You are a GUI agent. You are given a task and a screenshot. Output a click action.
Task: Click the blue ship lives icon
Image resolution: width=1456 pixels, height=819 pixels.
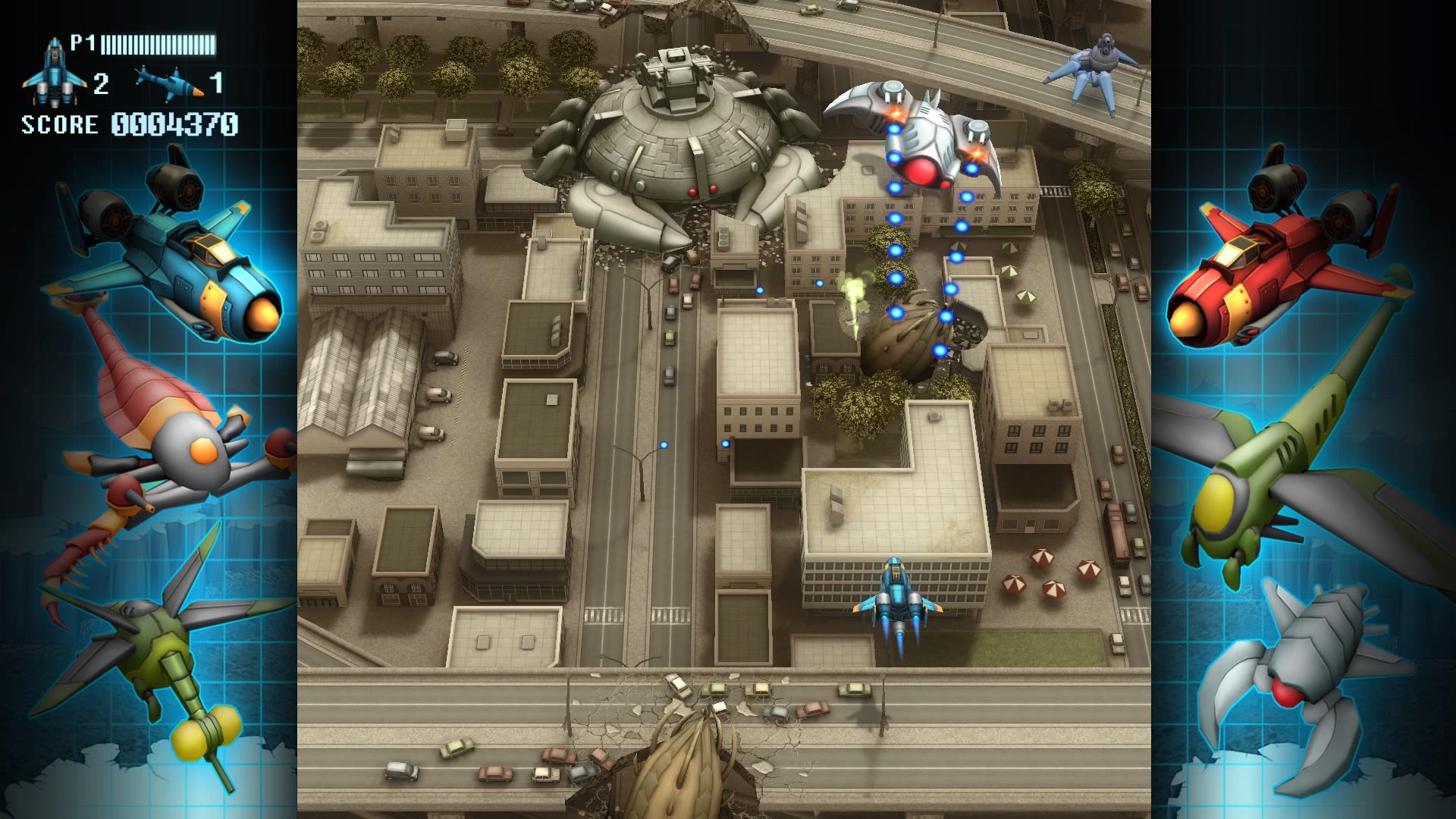click(x=55, y=73)
